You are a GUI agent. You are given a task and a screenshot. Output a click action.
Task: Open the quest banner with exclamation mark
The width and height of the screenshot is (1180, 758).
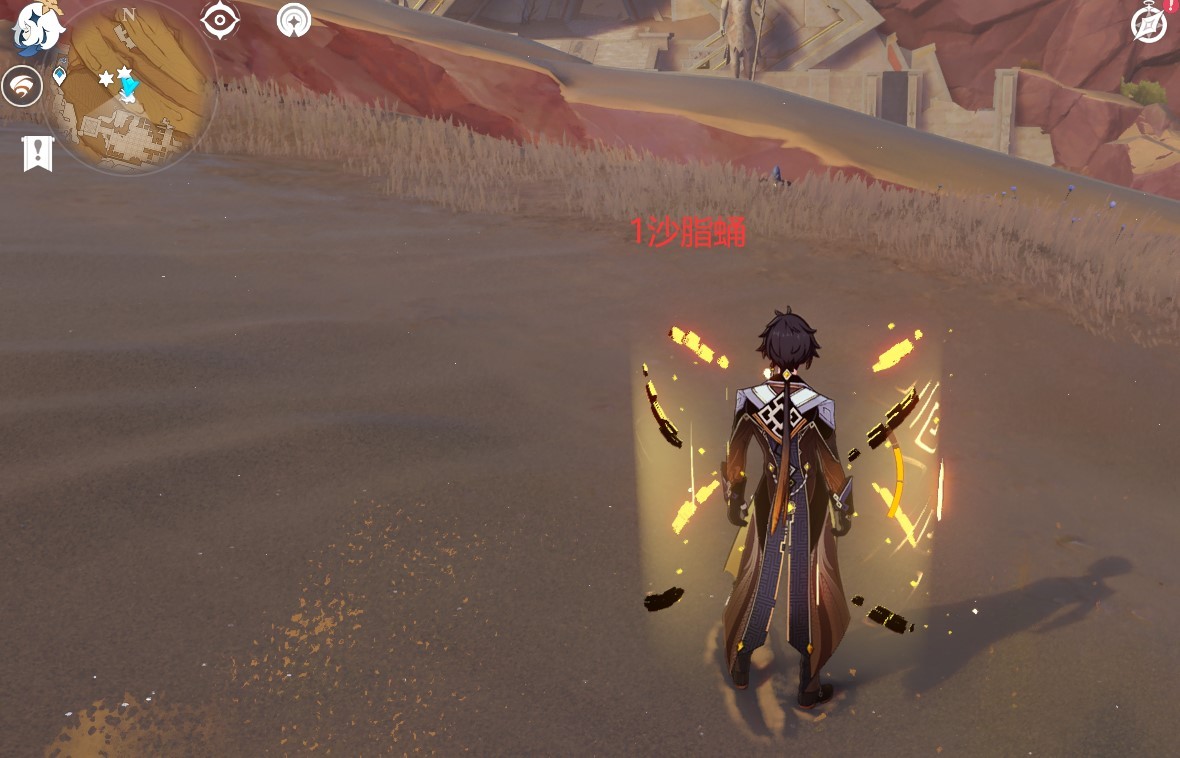pyautogui.click(x=38, y=153)
